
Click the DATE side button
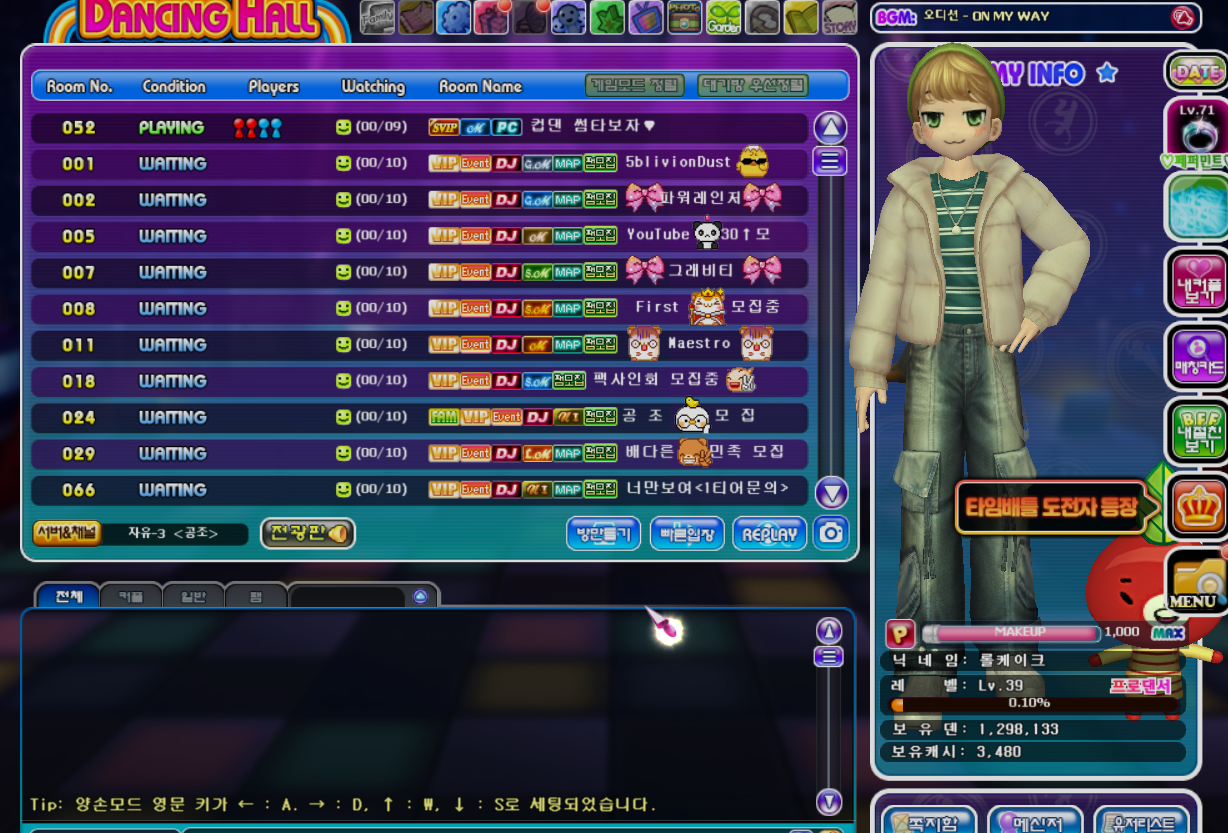click(x=1196, y=72)
